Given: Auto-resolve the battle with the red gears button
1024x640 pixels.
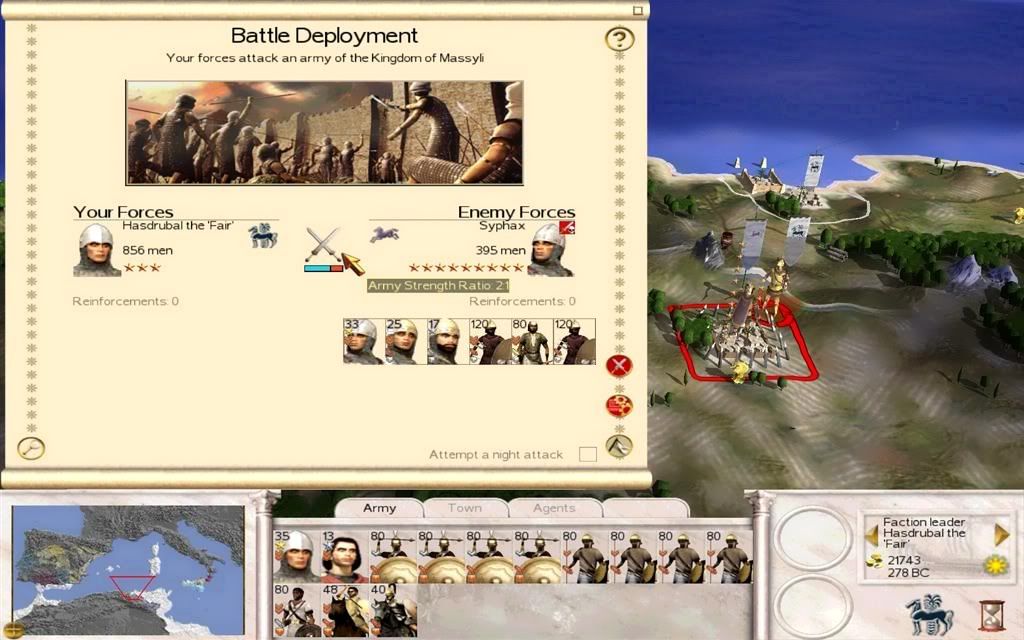Looking at the screenshot, I should coord(619,406).
